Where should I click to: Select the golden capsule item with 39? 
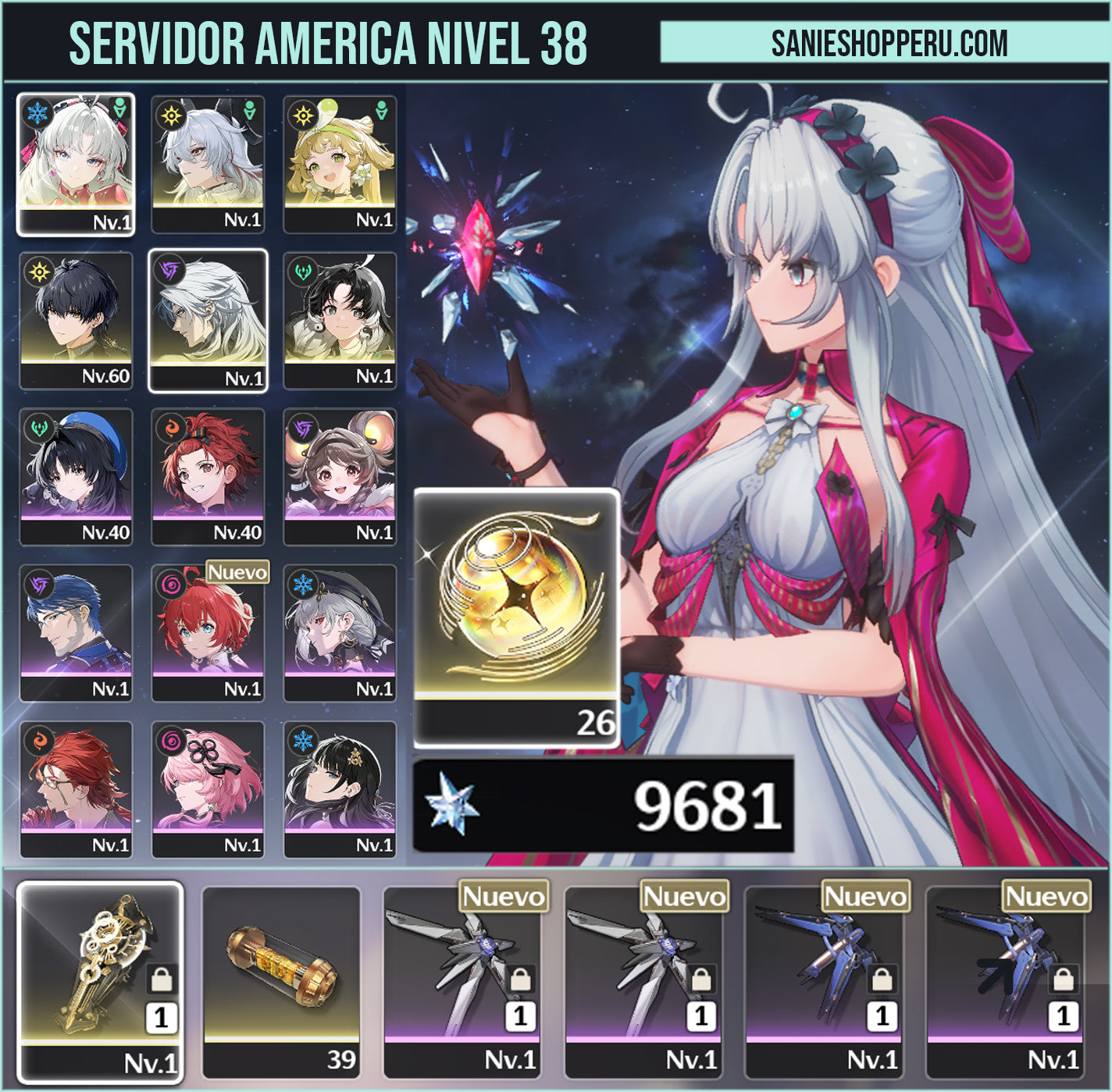(281, 981)
